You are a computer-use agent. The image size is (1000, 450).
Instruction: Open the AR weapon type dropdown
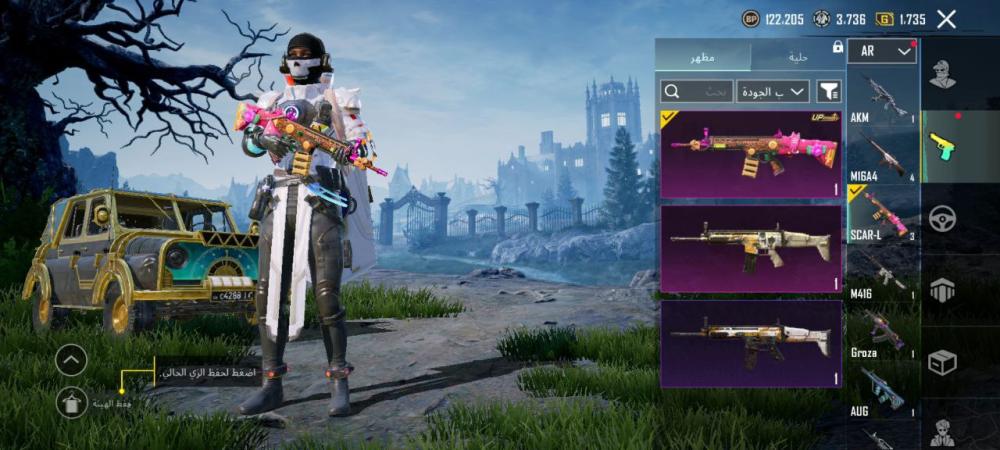pyautogui.click(x=882, y=51)
